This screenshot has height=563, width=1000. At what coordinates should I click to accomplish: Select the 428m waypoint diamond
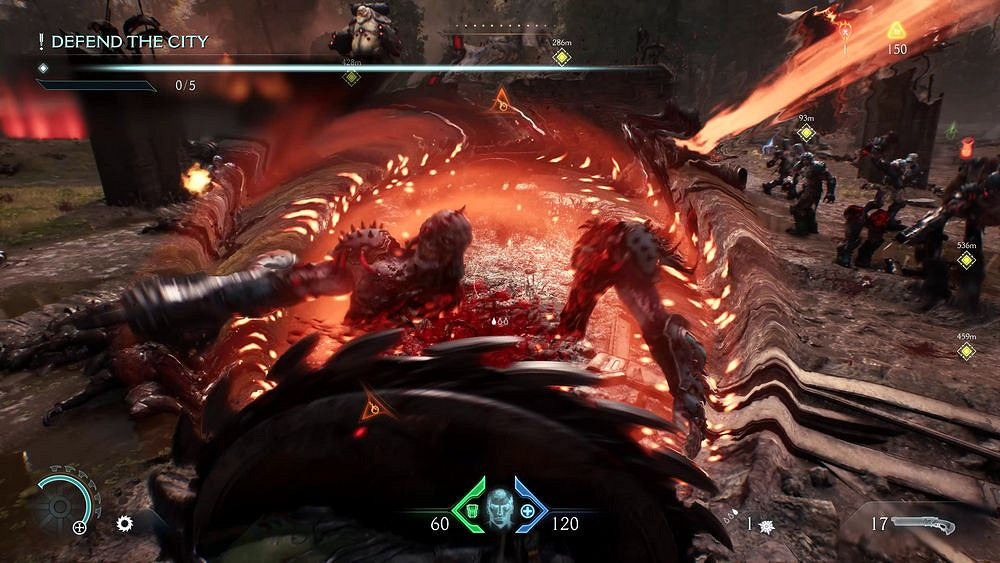[x=351, y=77]
